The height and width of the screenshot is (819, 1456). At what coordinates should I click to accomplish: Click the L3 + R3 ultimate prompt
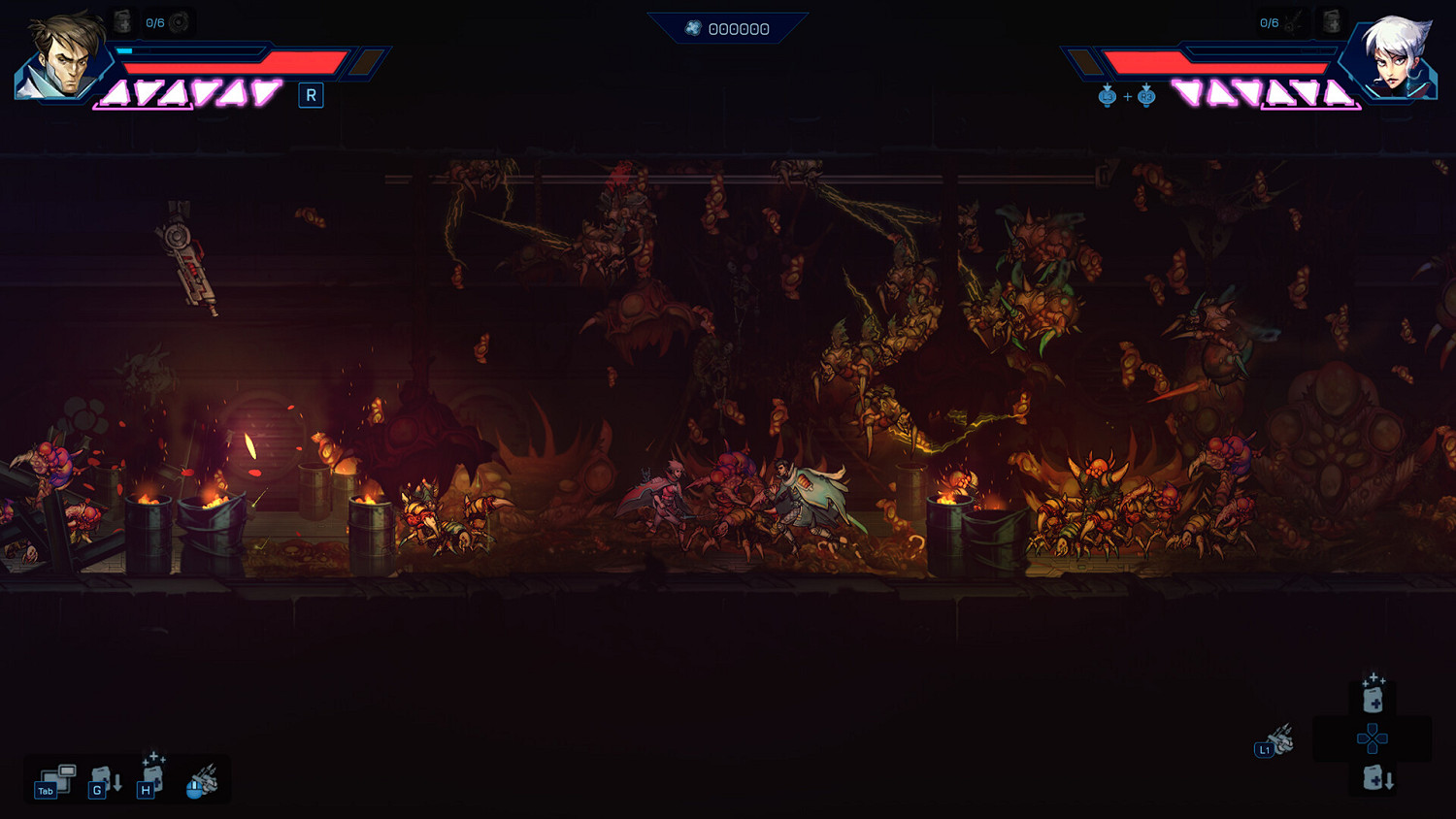[x=1126, y=96]
